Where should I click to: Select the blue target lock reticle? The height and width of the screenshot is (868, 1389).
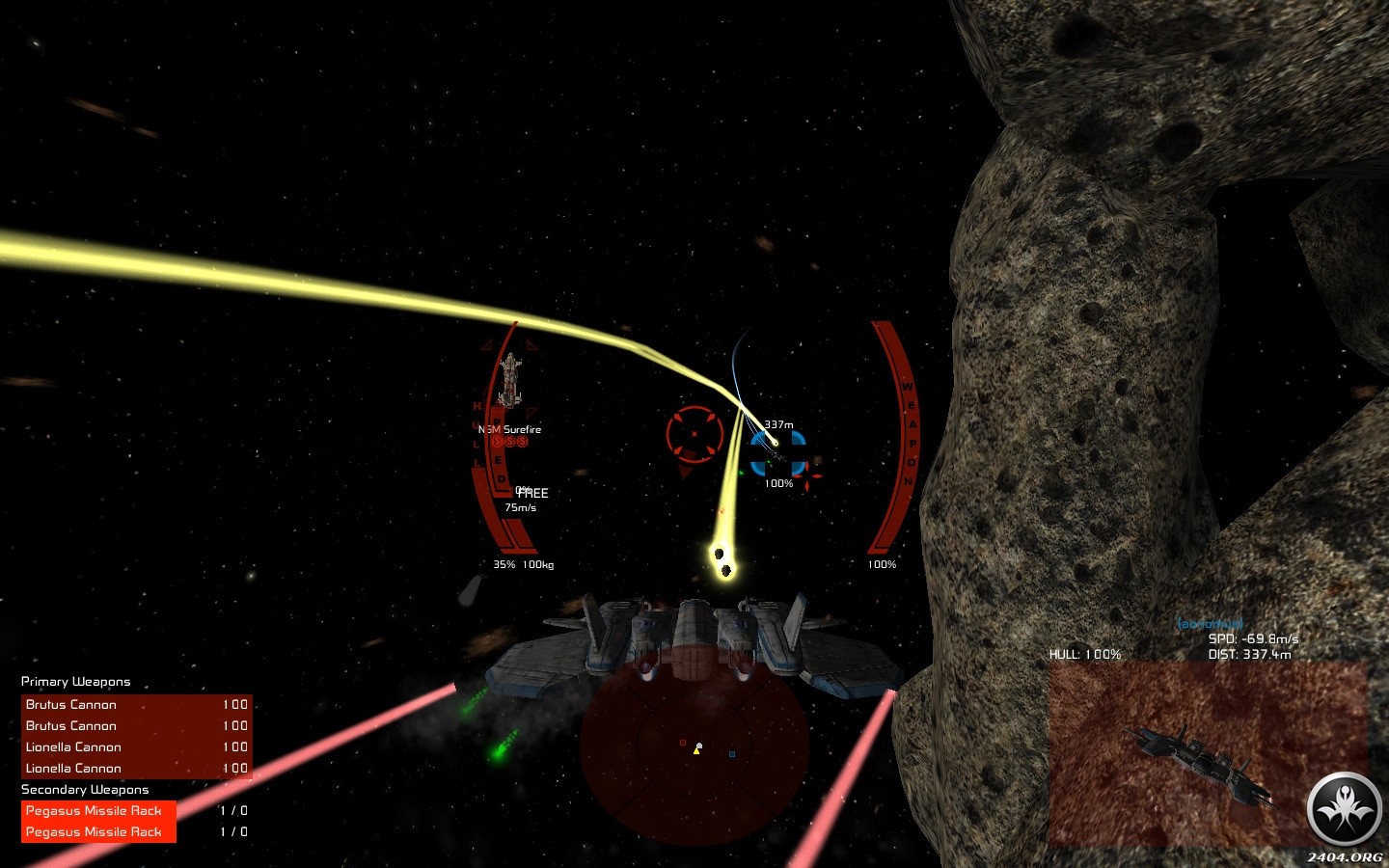(777, 452)
